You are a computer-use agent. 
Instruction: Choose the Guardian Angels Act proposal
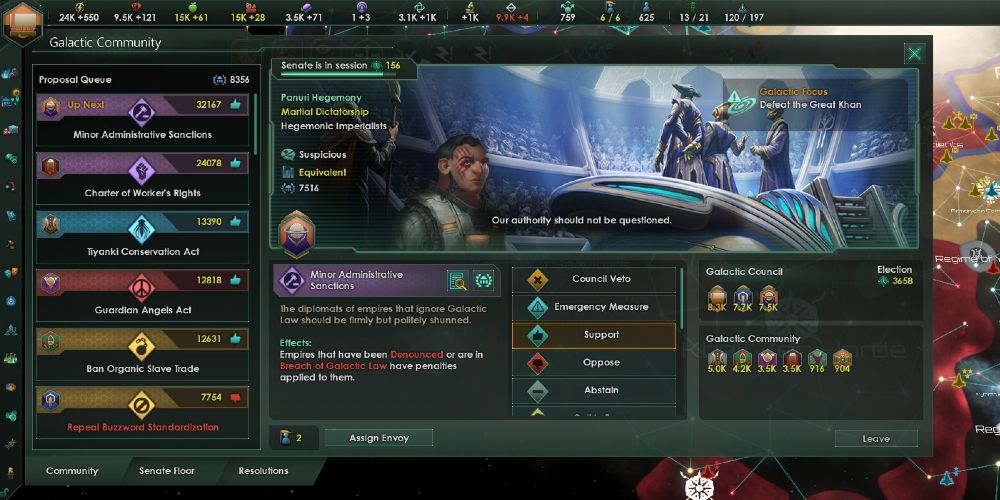[x=142, y=295]
